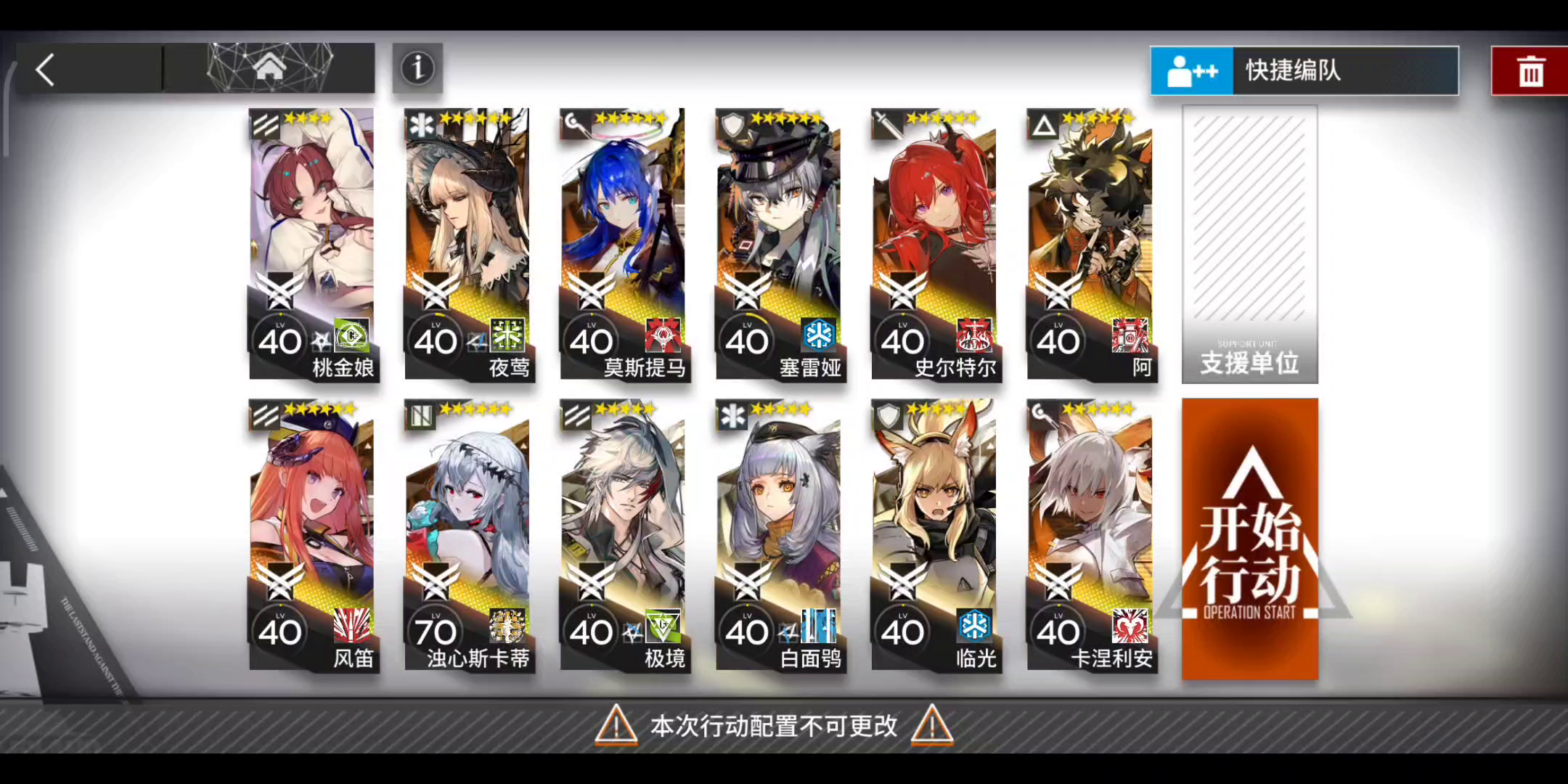
Task: Click 临光's blue skill icon
Action: [x=975, y=627]
